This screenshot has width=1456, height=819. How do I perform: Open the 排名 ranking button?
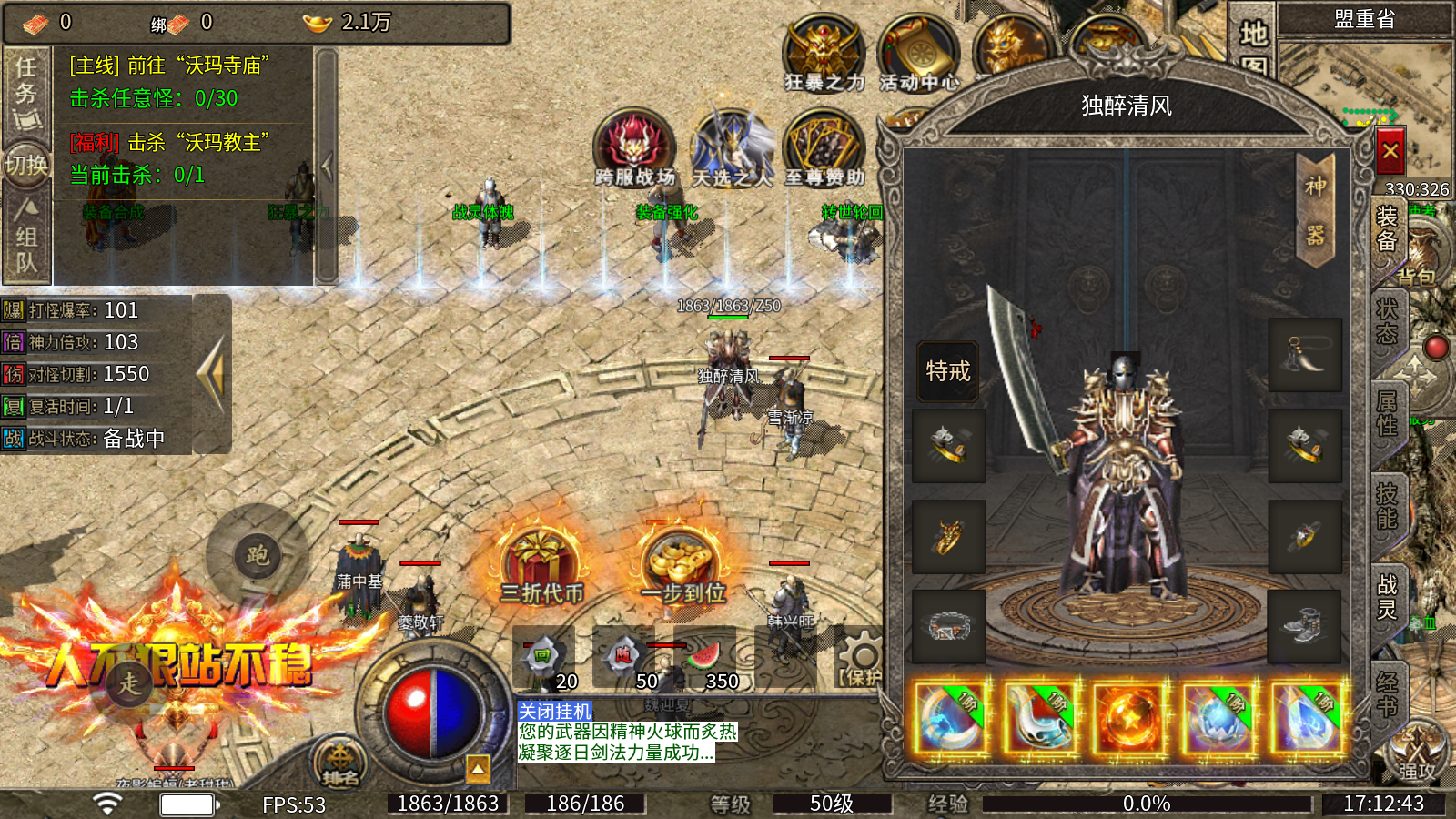click(339, 763)
